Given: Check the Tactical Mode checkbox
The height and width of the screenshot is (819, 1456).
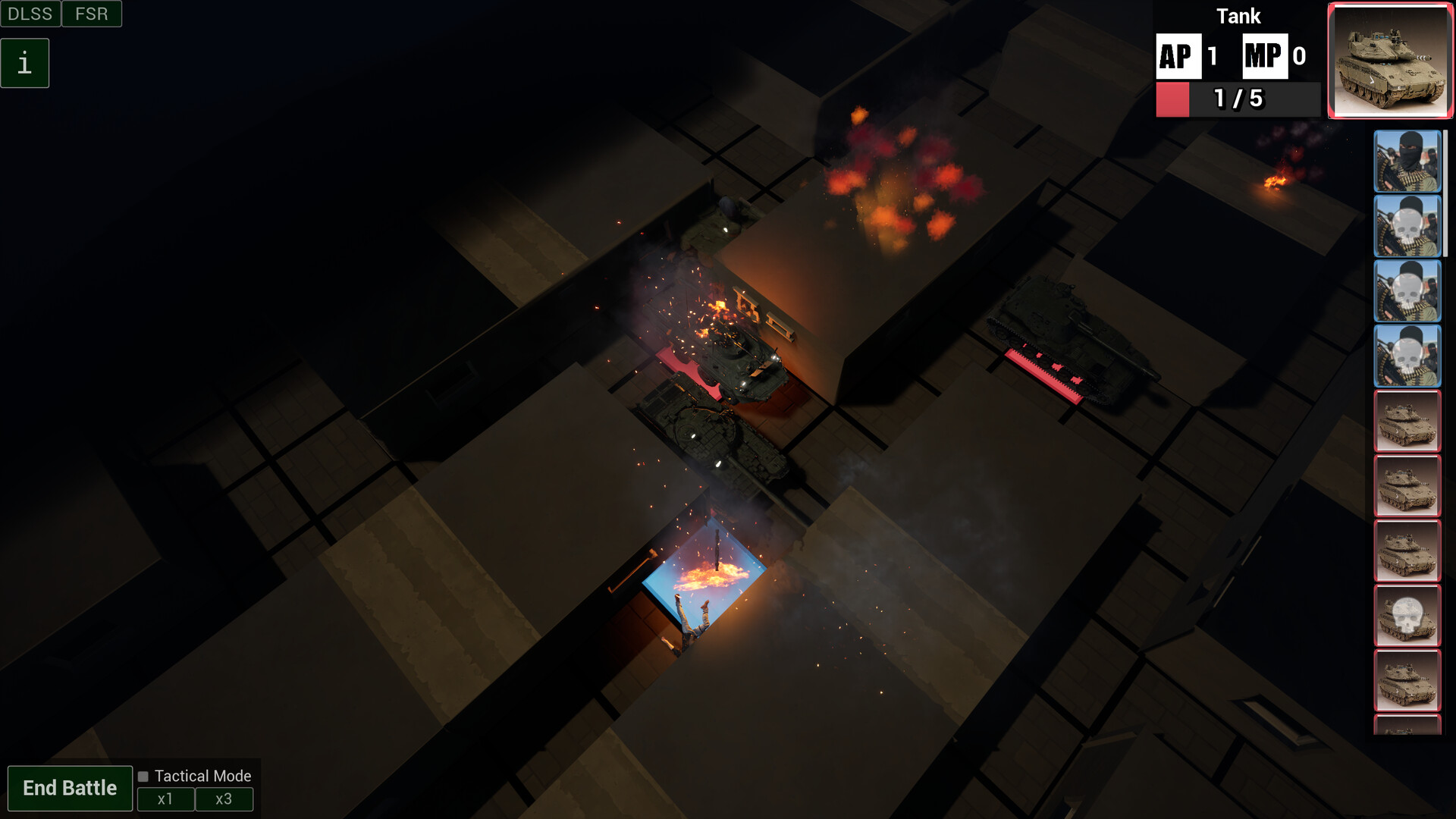Looking at the screenshot, I should coord(143,776).
